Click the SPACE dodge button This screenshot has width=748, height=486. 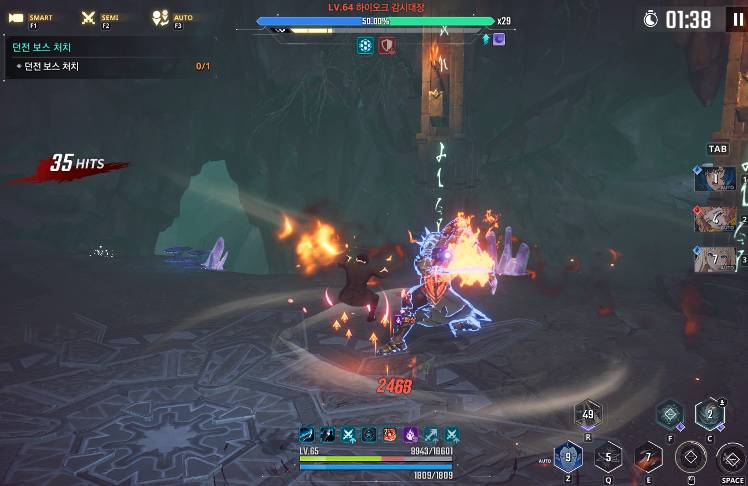pos(731,458)
